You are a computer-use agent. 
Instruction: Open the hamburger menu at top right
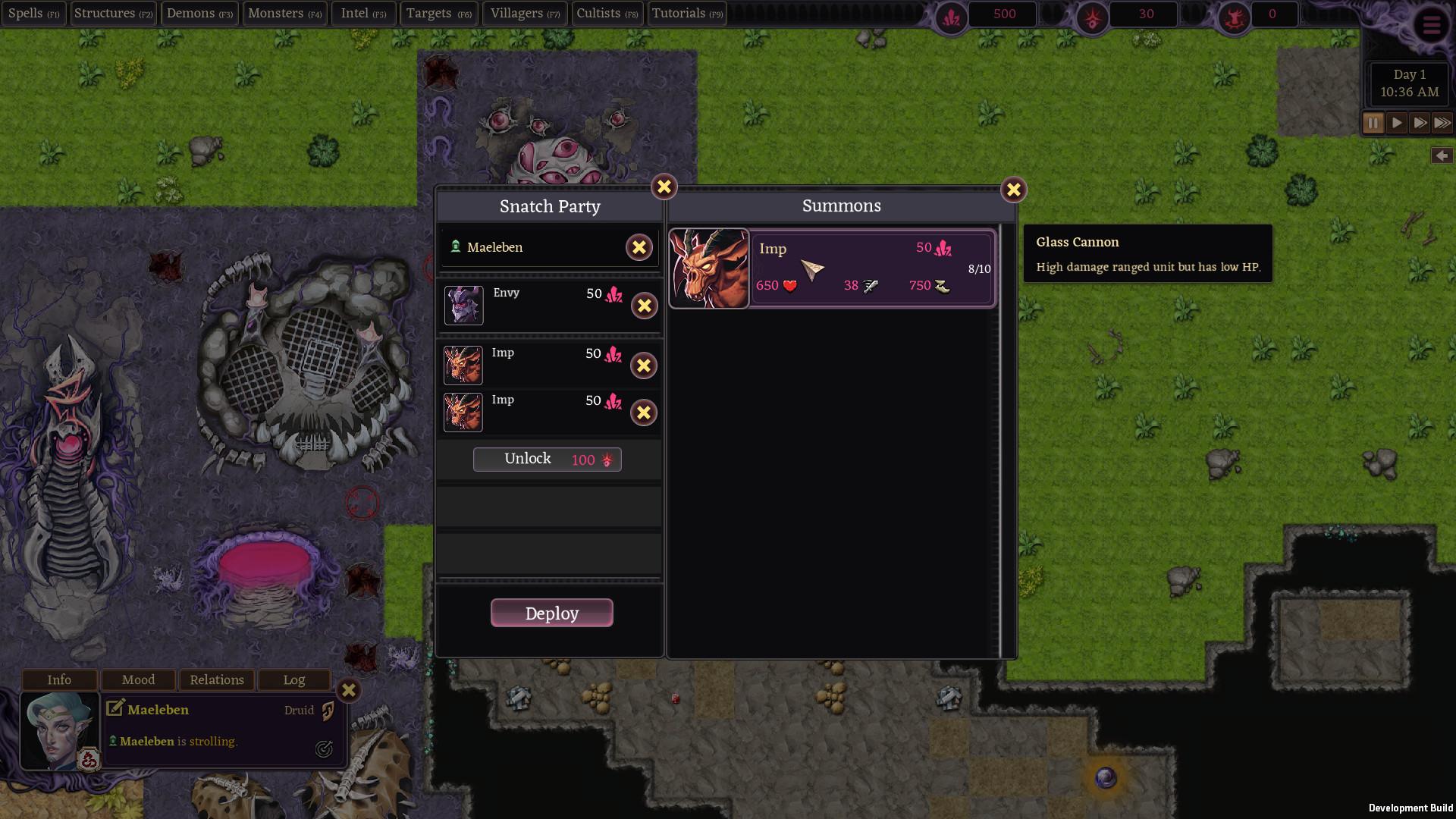[x=1432, y=25]
